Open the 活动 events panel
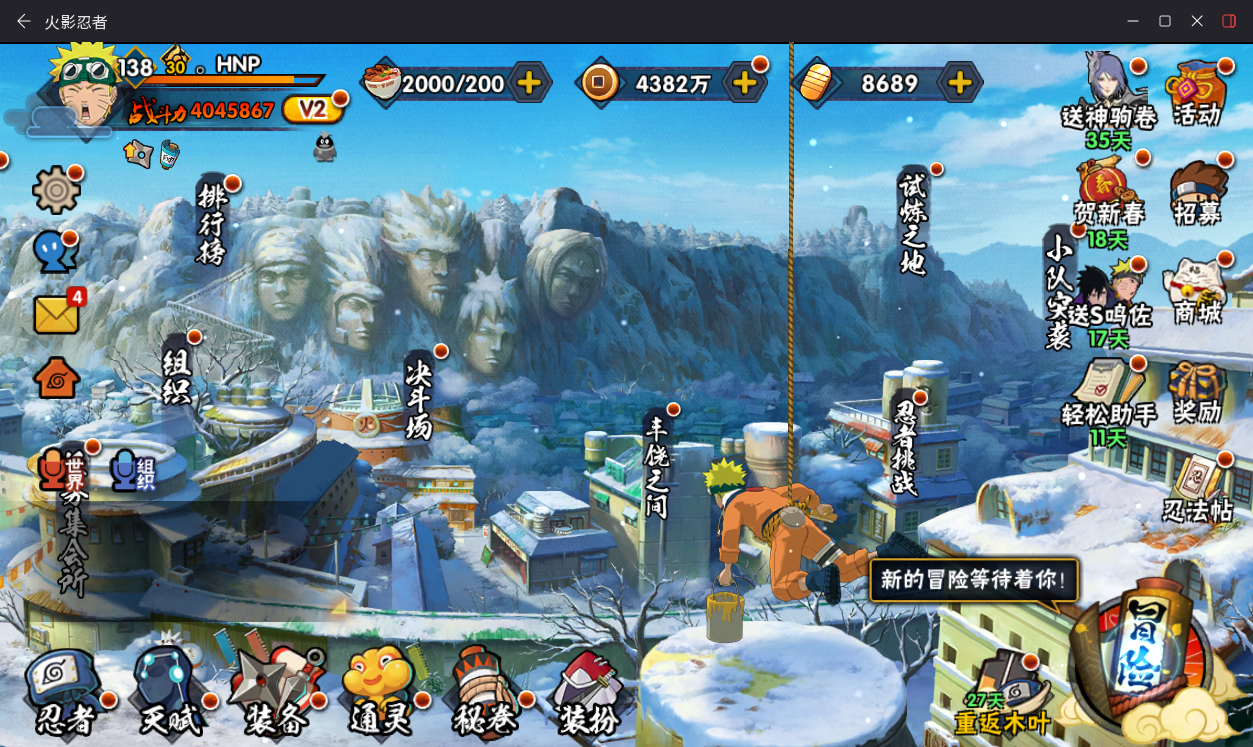This screenshot has width=1253, height=747. pos(1198,93)
